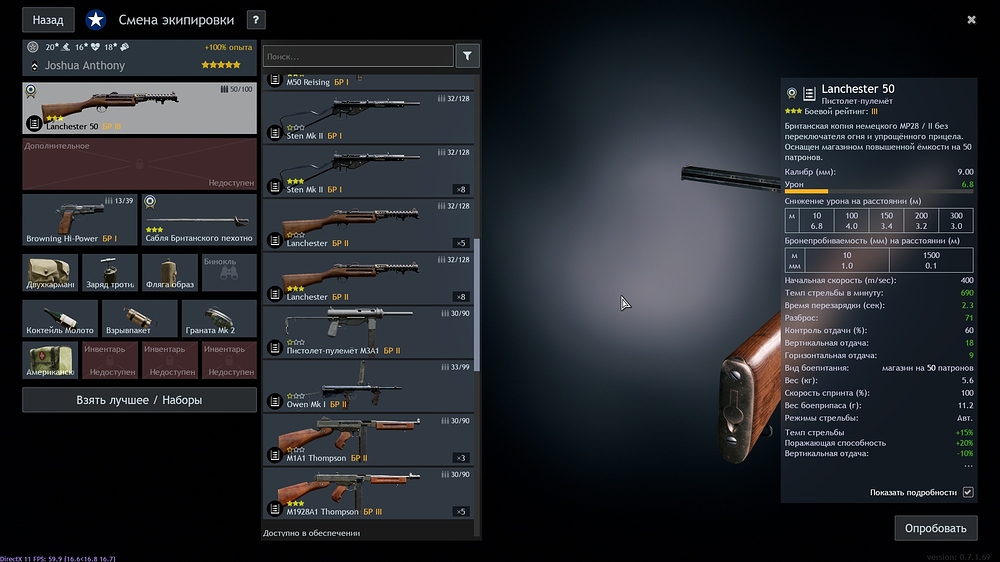Toggle the Показать подробности checkbox
The image size is (1000, 562).
pyautogui.click(x=967, y=492)
